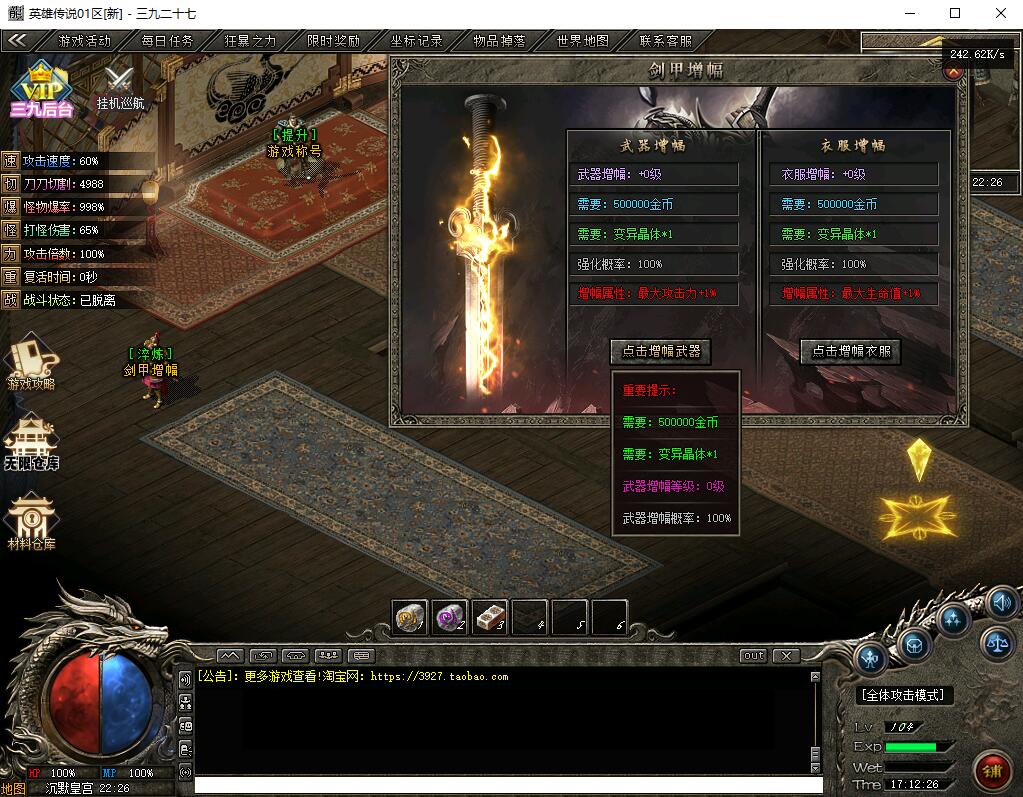
Task: Contact 联系客服 customer service
Action: [x=665, y=41]
